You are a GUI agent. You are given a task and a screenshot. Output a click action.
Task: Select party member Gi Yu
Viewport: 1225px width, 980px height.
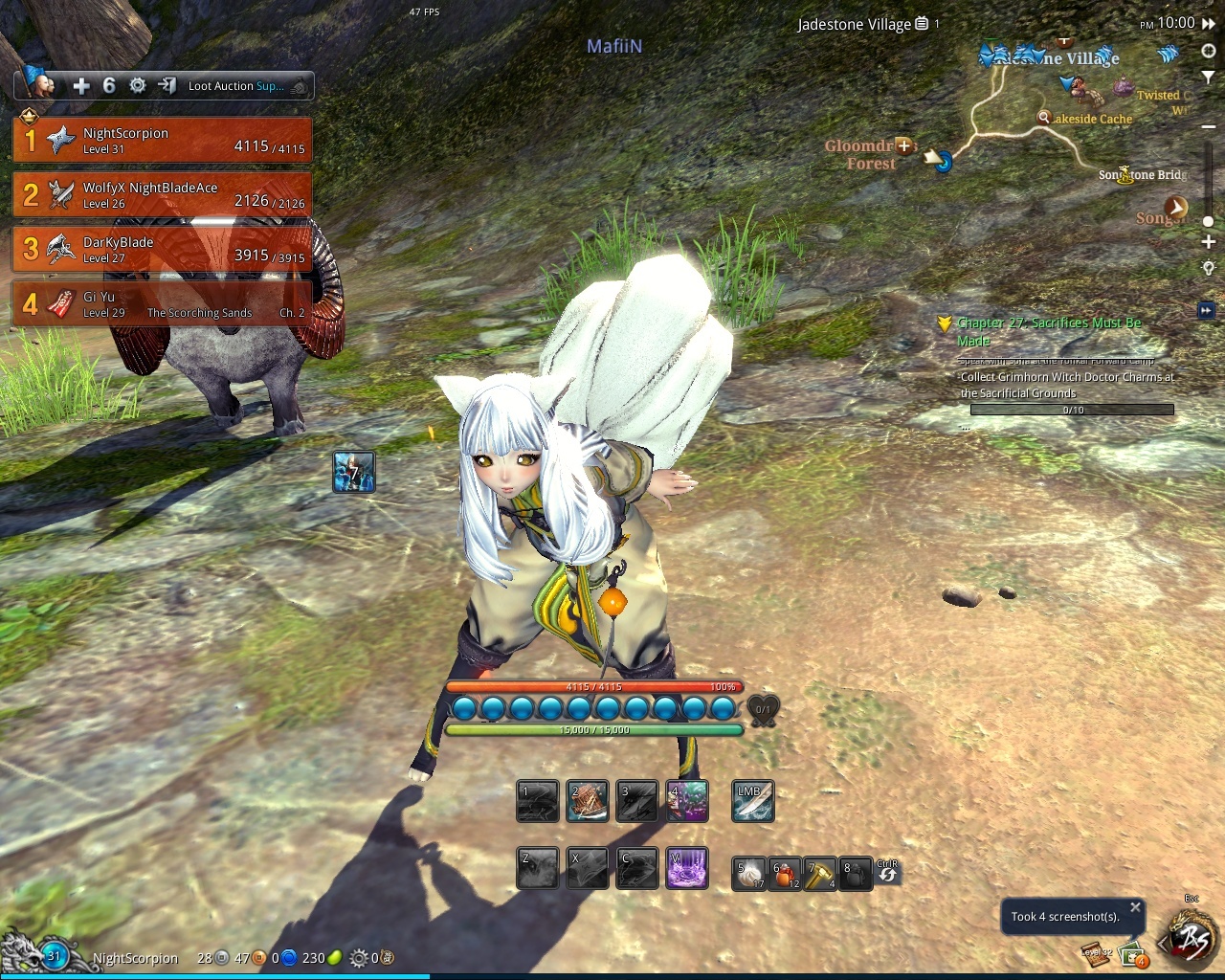(x=163, y=304)
